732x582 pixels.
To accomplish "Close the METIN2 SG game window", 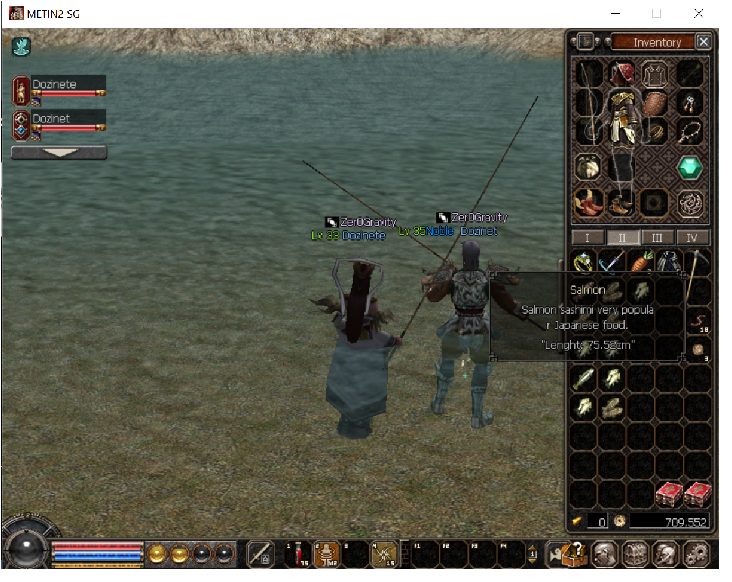I will coord(698,14).
